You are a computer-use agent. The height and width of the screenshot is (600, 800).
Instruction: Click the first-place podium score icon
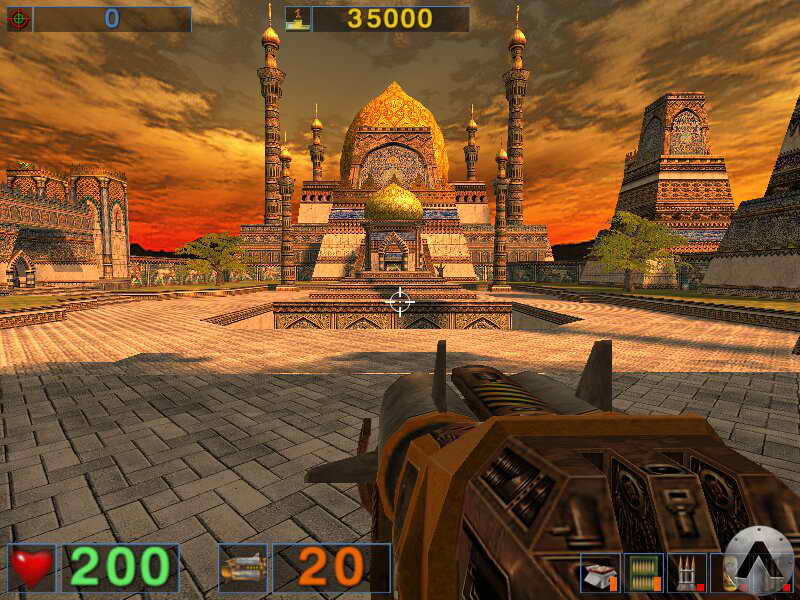point(298,18)
